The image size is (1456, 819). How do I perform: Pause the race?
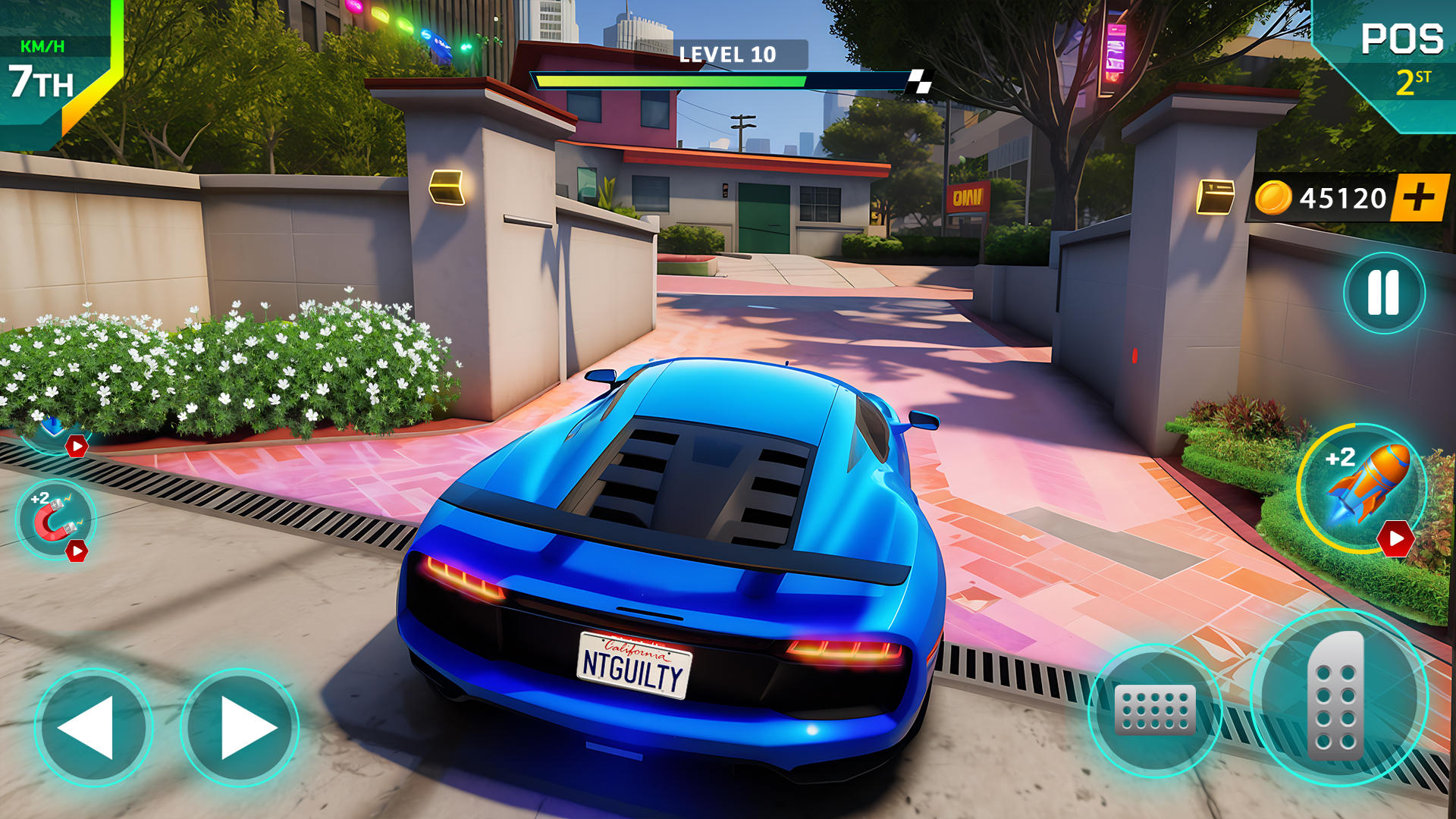click(x=1383, y=293)
